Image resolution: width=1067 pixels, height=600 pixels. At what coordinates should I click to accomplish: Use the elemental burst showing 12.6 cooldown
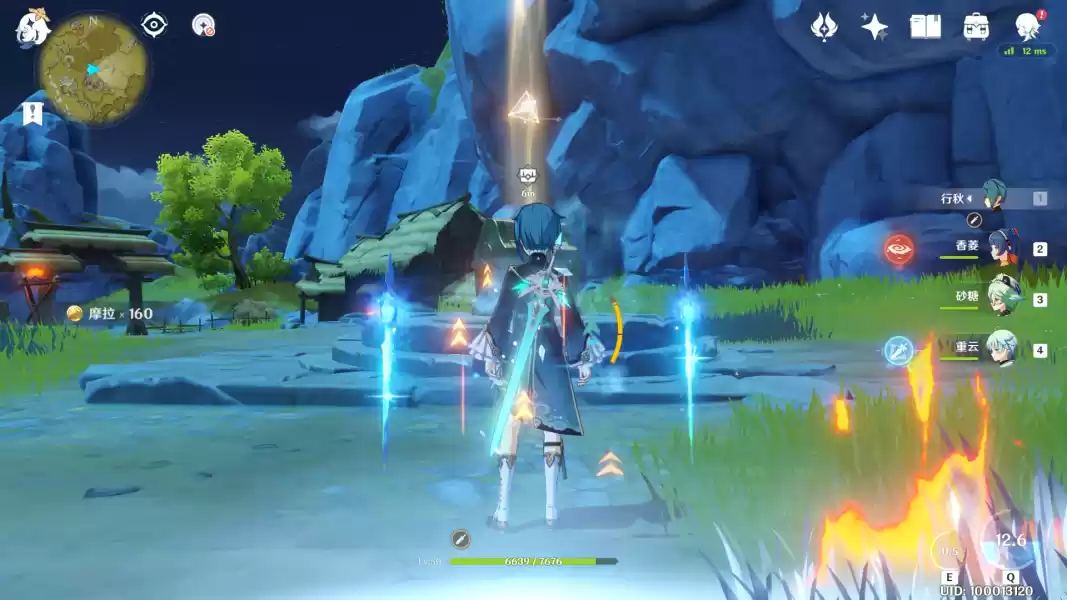click(1009, 541)
